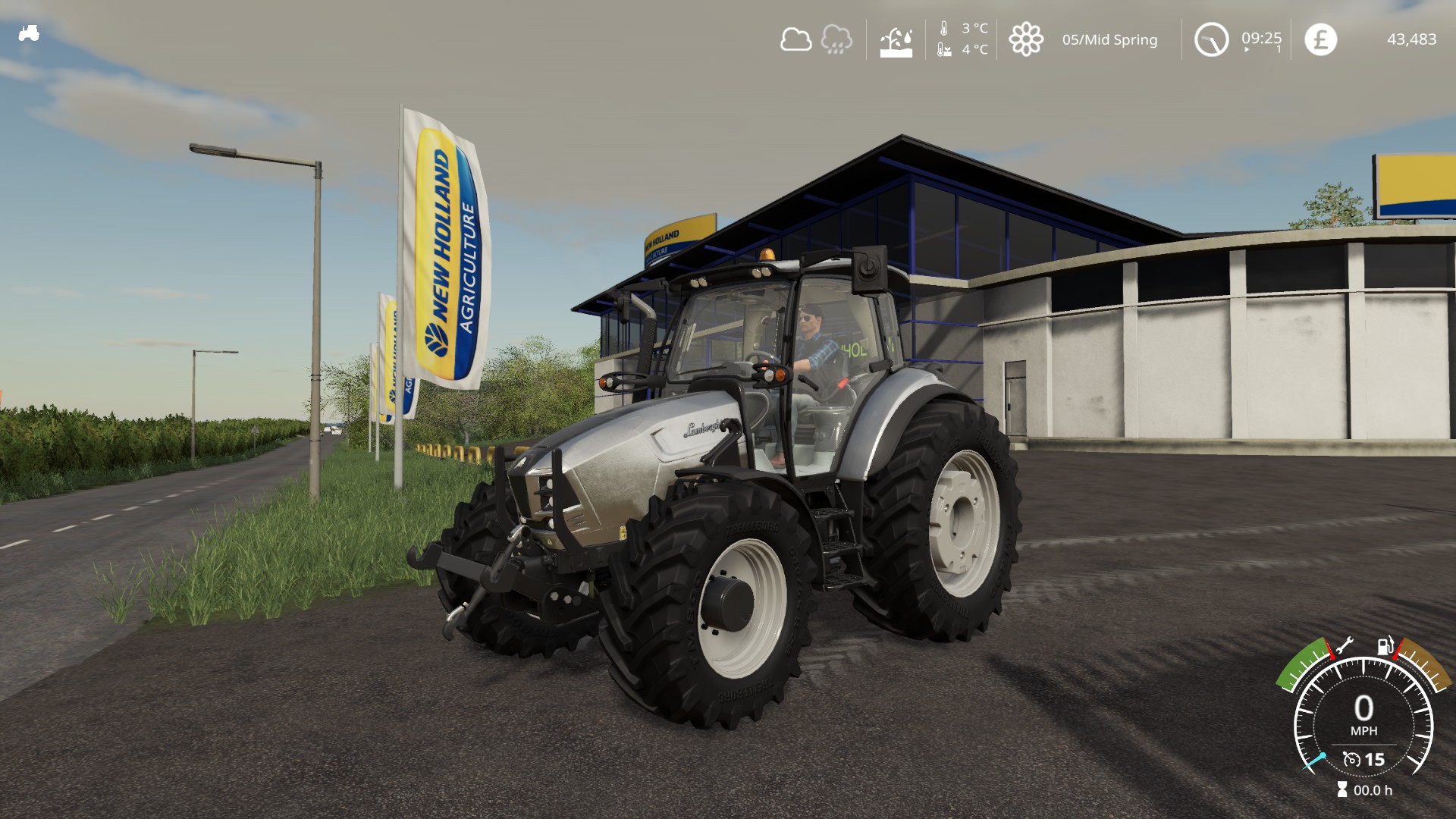
Task: Click the tractor icon in the corner
Action: click(x=29, y=33)
